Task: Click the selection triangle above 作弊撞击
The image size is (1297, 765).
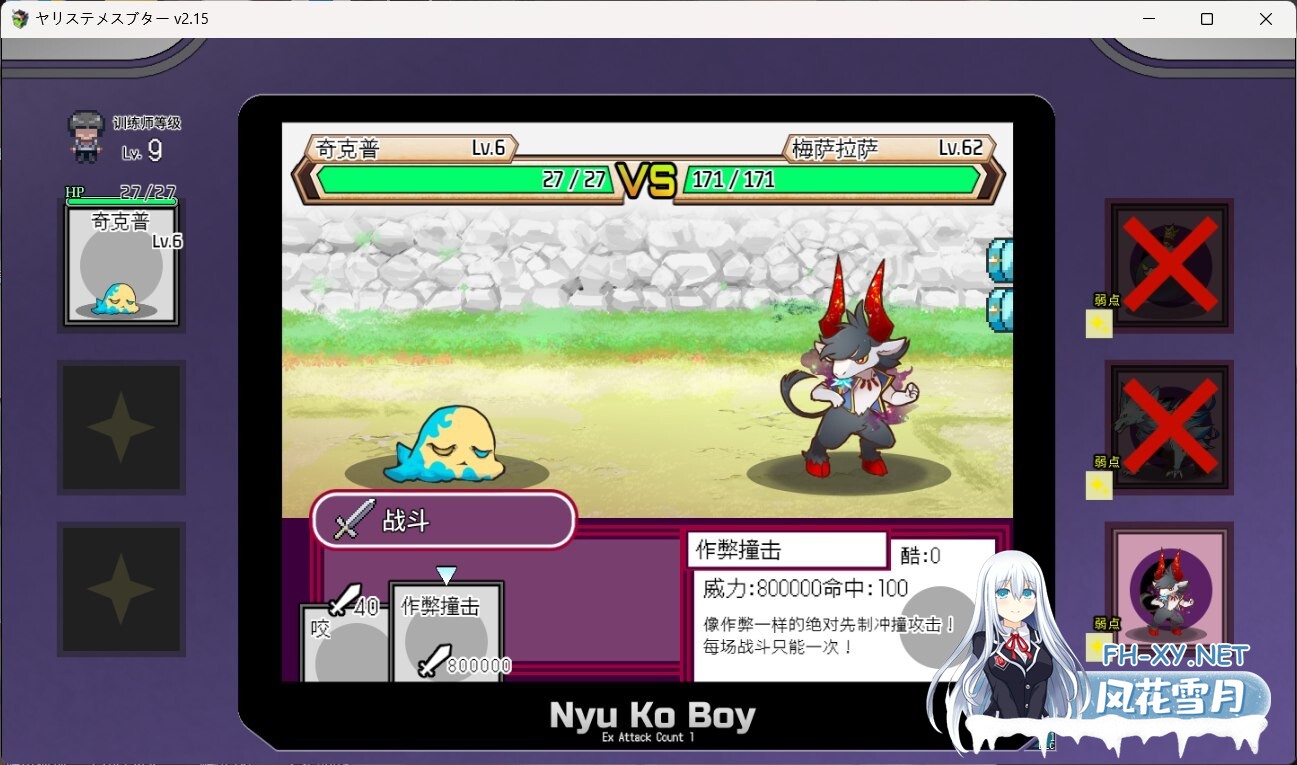Action: coord(447,574)
